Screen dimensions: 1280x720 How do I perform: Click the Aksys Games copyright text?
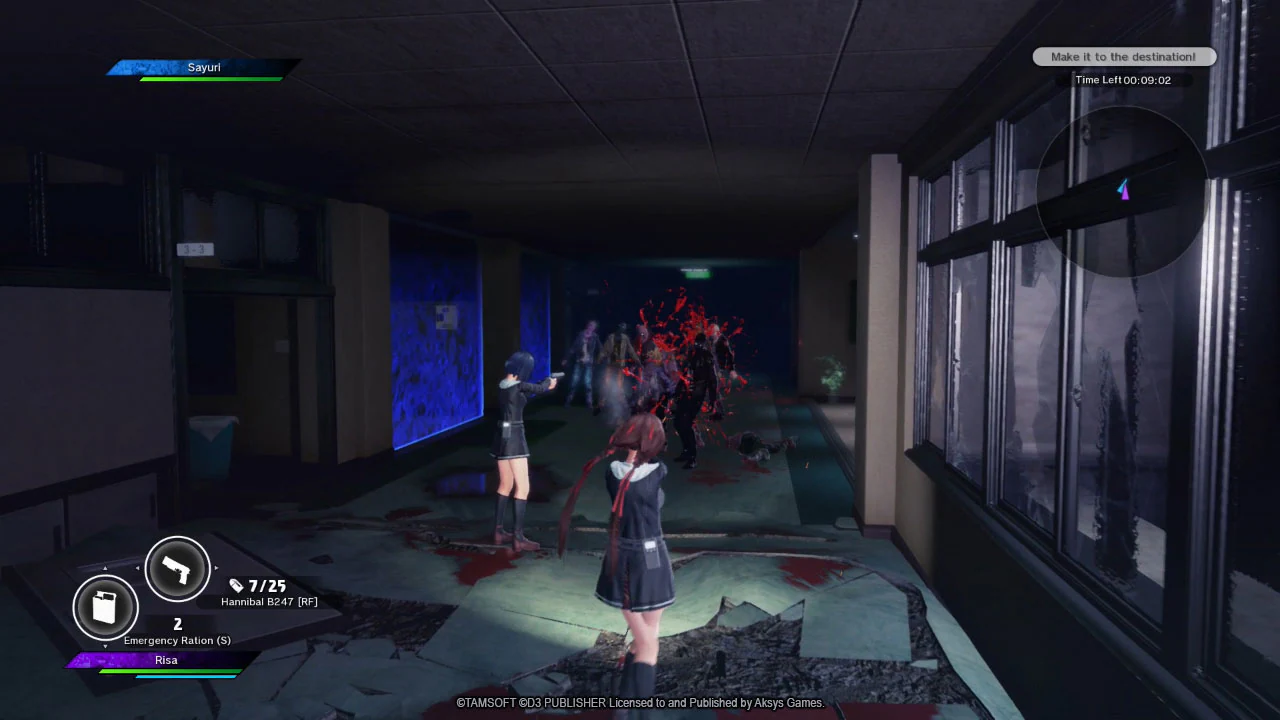click(x=640, y=703)
